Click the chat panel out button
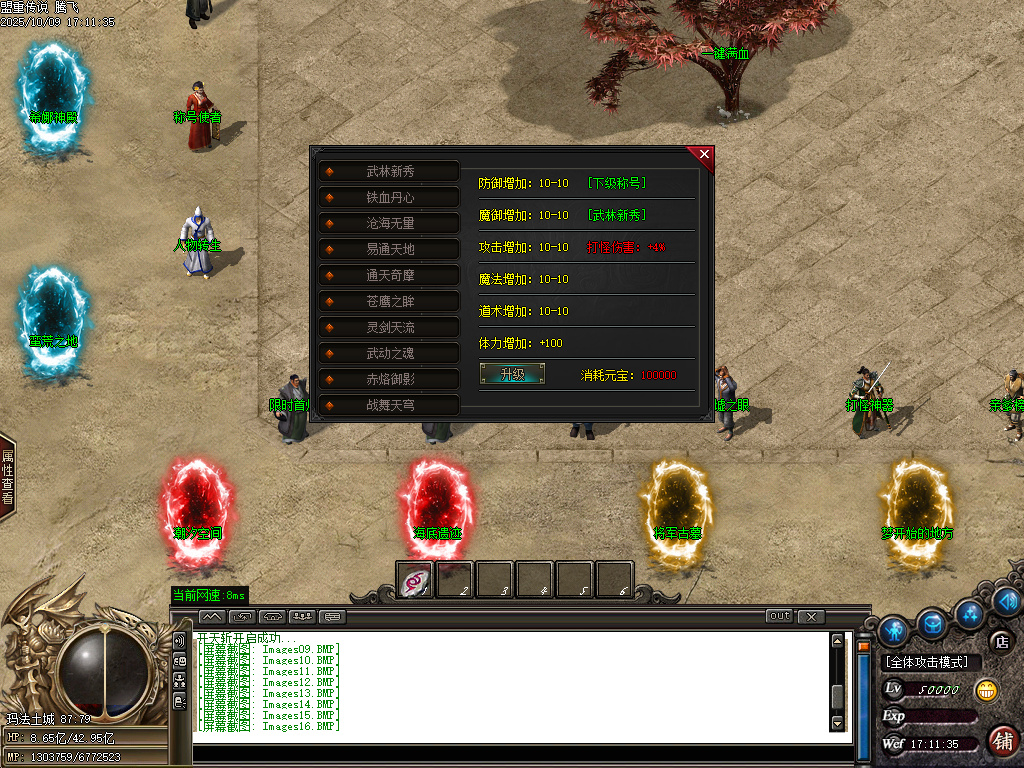1024x768 pixels. click(779, 616)
